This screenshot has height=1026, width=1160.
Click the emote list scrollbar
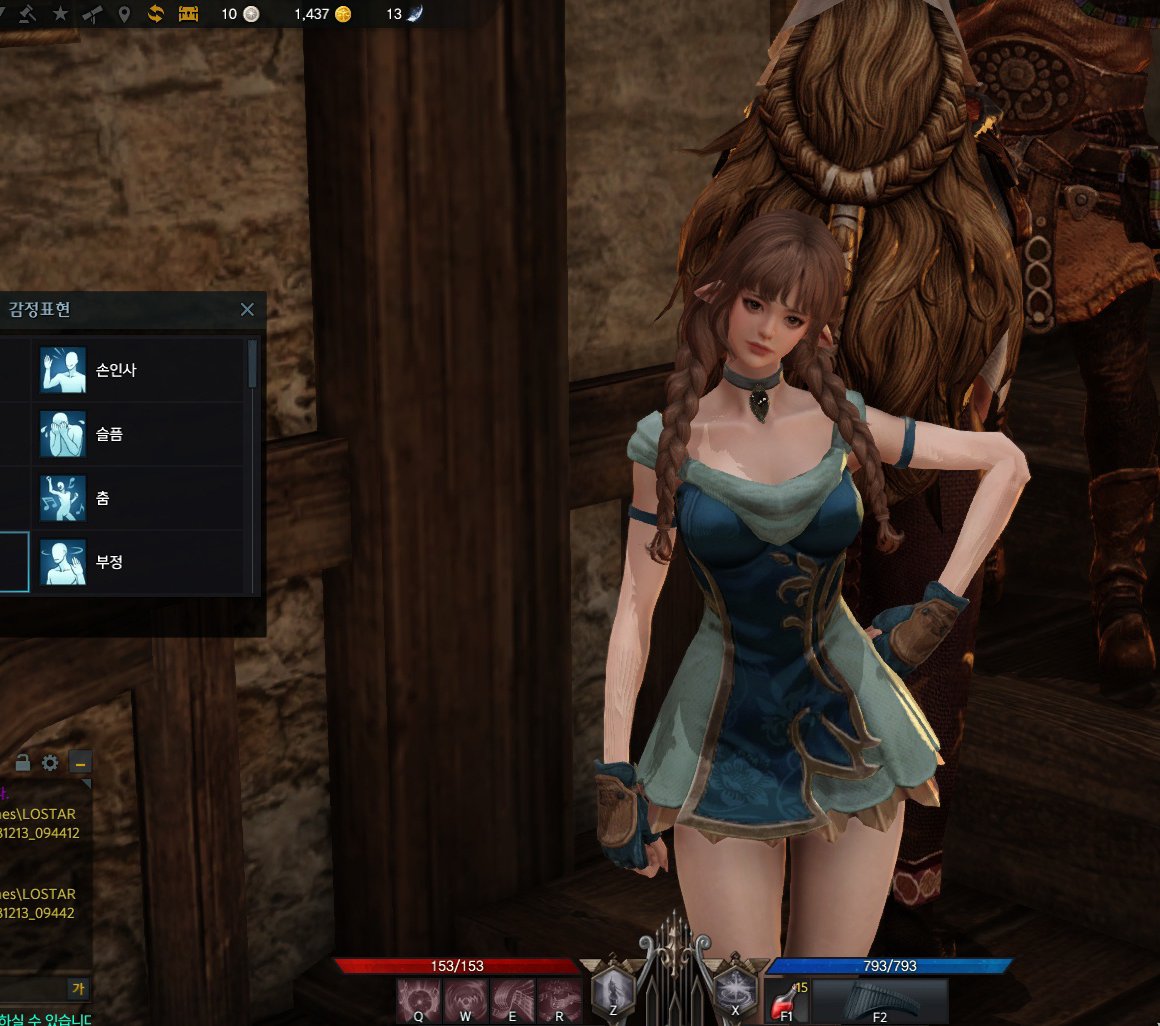tap(253, 364)
